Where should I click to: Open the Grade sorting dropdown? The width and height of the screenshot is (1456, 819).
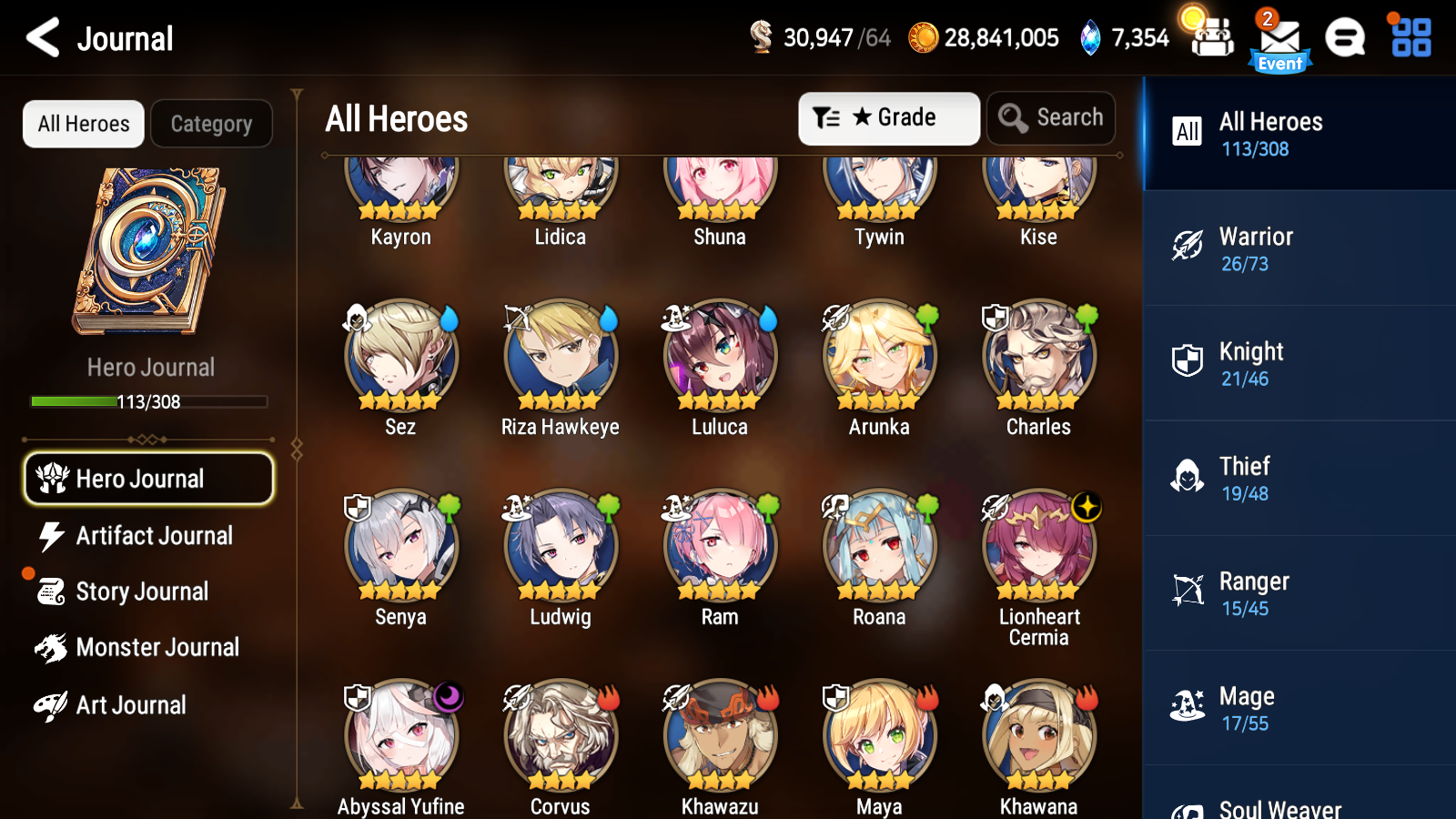coord(888,117)
